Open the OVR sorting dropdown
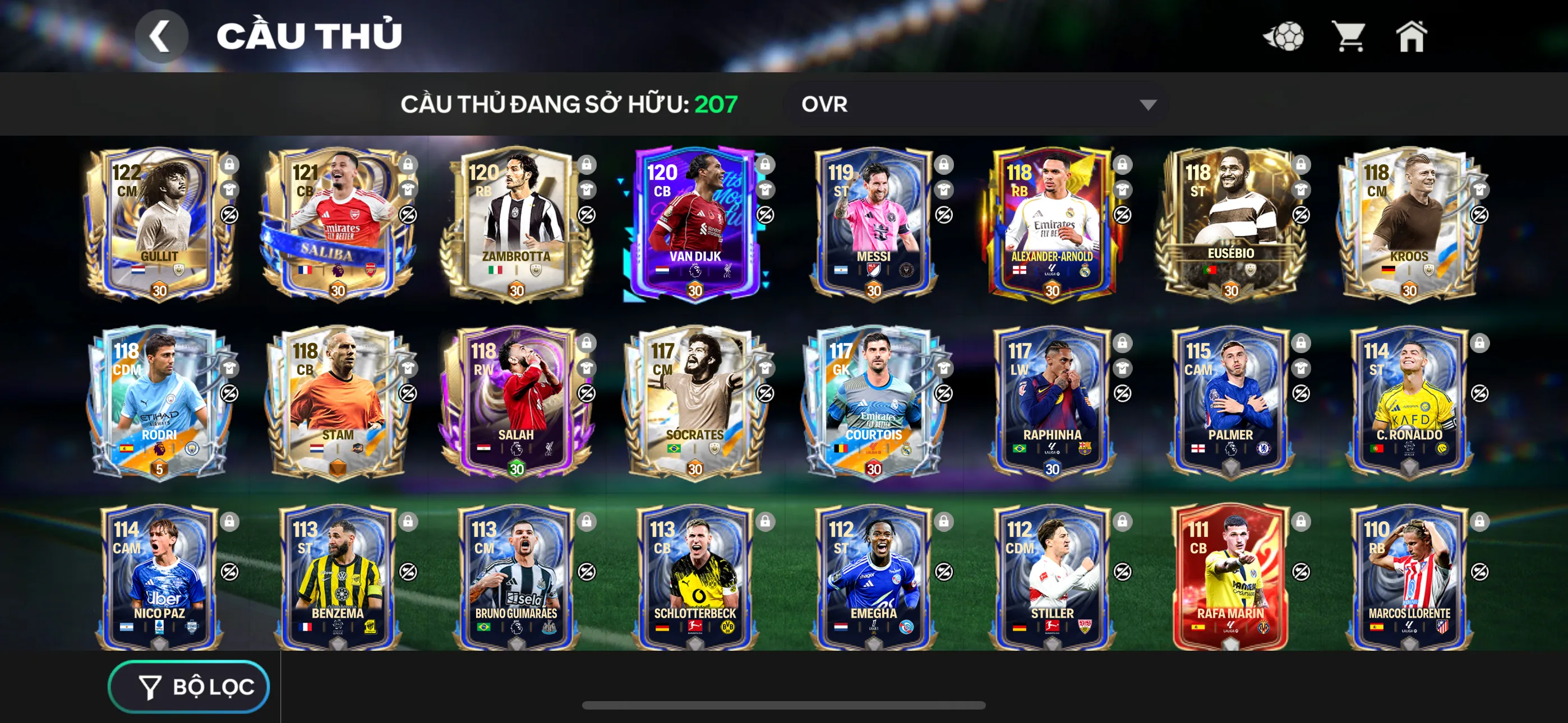Viewport: 1568px width, 723px height. [974, 104]
